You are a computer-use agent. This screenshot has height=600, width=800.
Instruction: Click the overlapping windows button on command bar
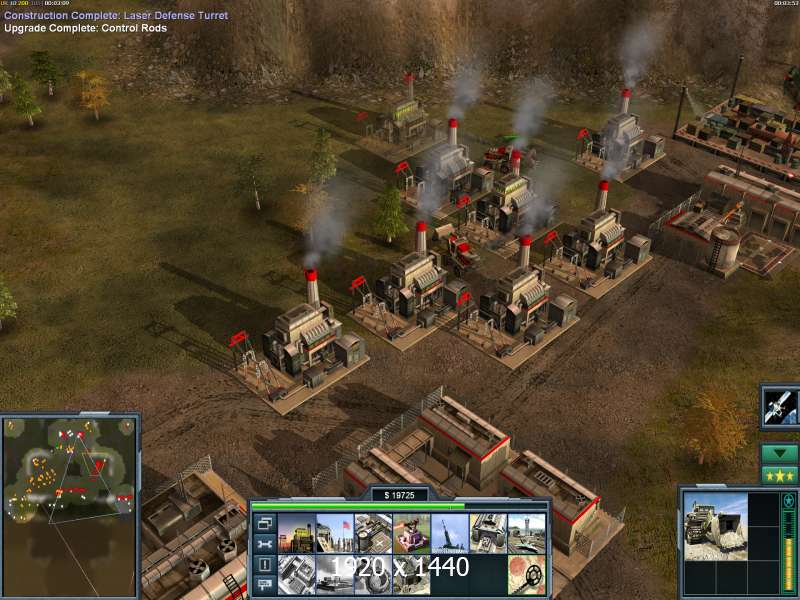tap(264, 523)
